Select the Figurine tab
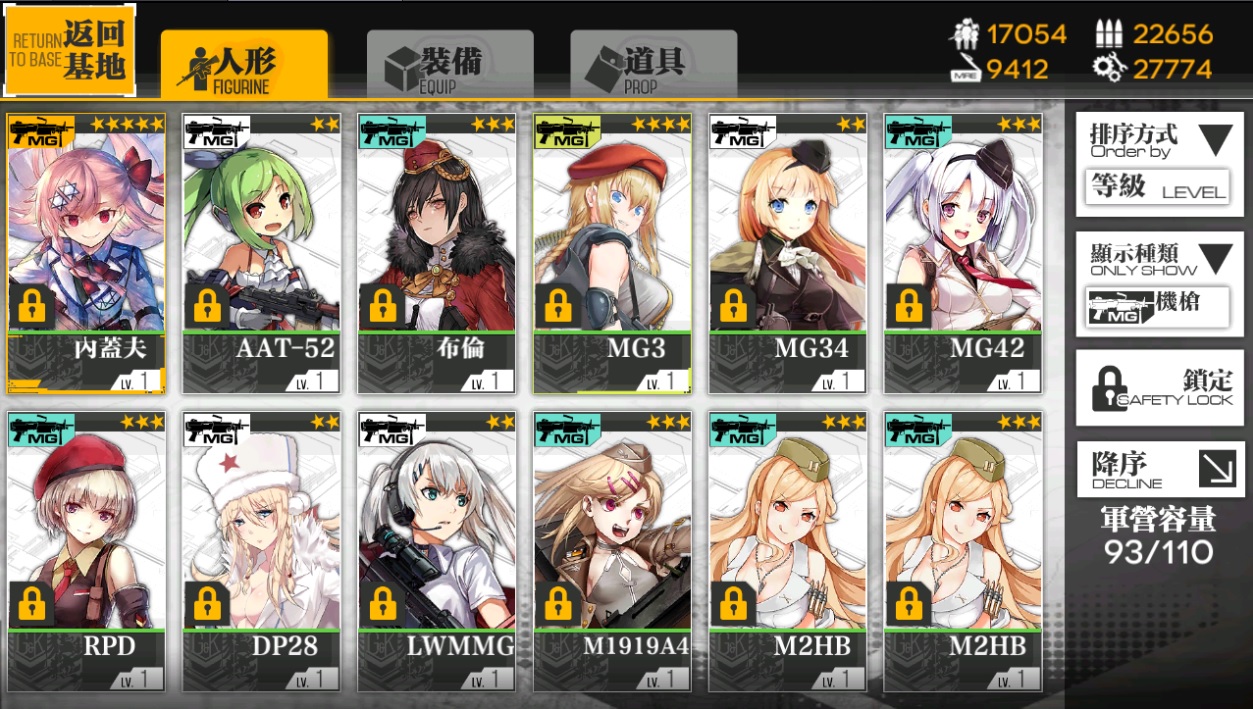 click(x=244, y=66)
